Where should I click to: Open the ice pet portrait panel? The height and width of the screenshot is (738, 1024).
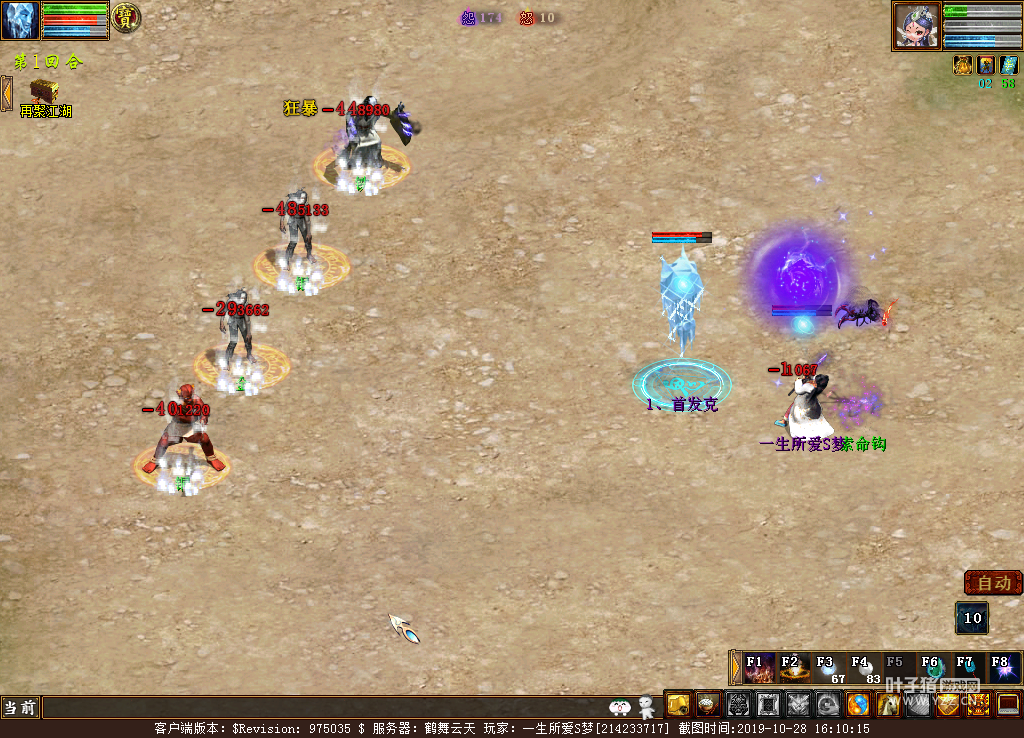point(20,20)
